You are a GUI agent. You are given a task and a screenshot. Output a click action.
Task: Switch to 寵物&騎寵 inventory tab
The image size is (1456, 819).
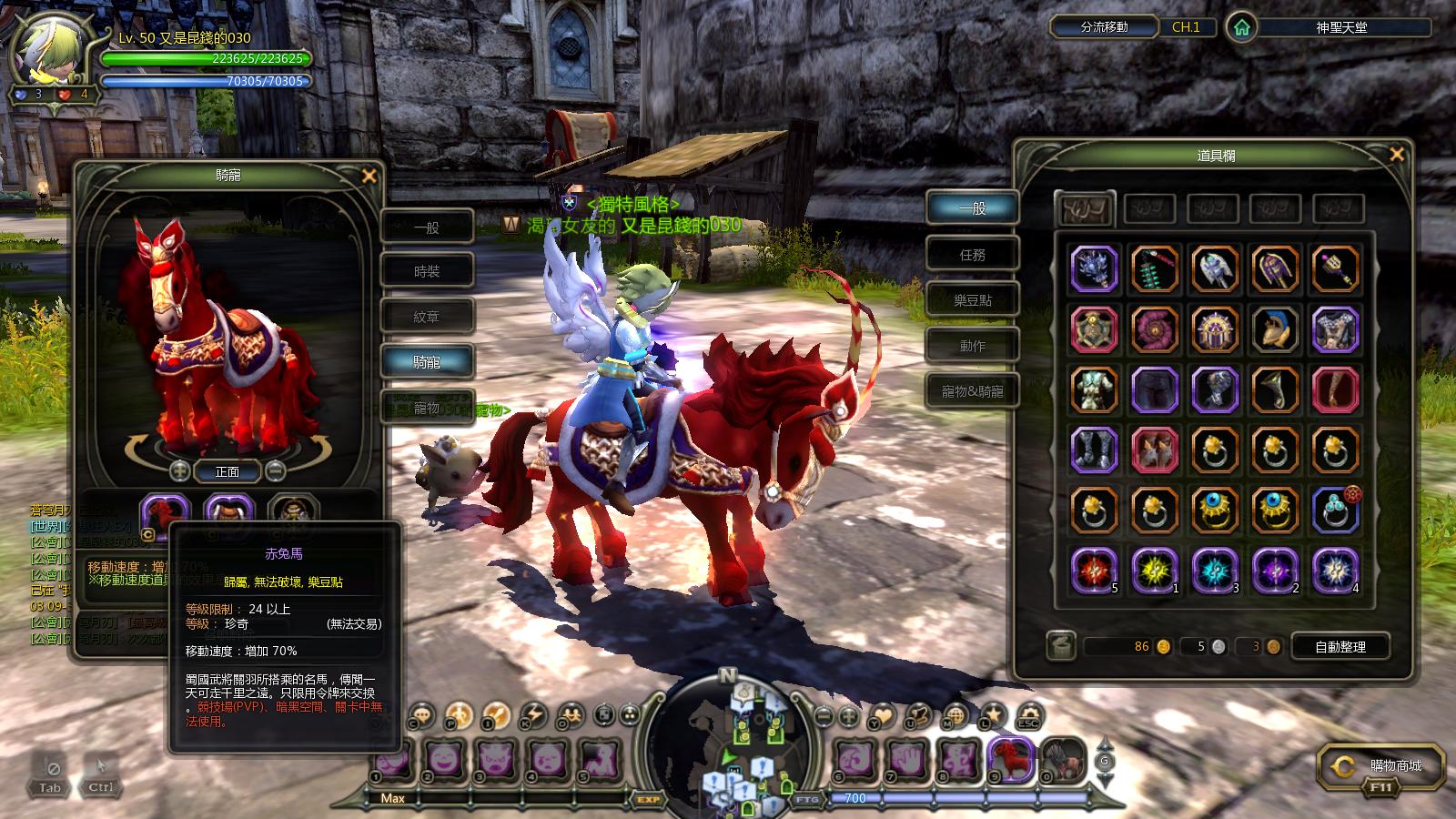972,391
